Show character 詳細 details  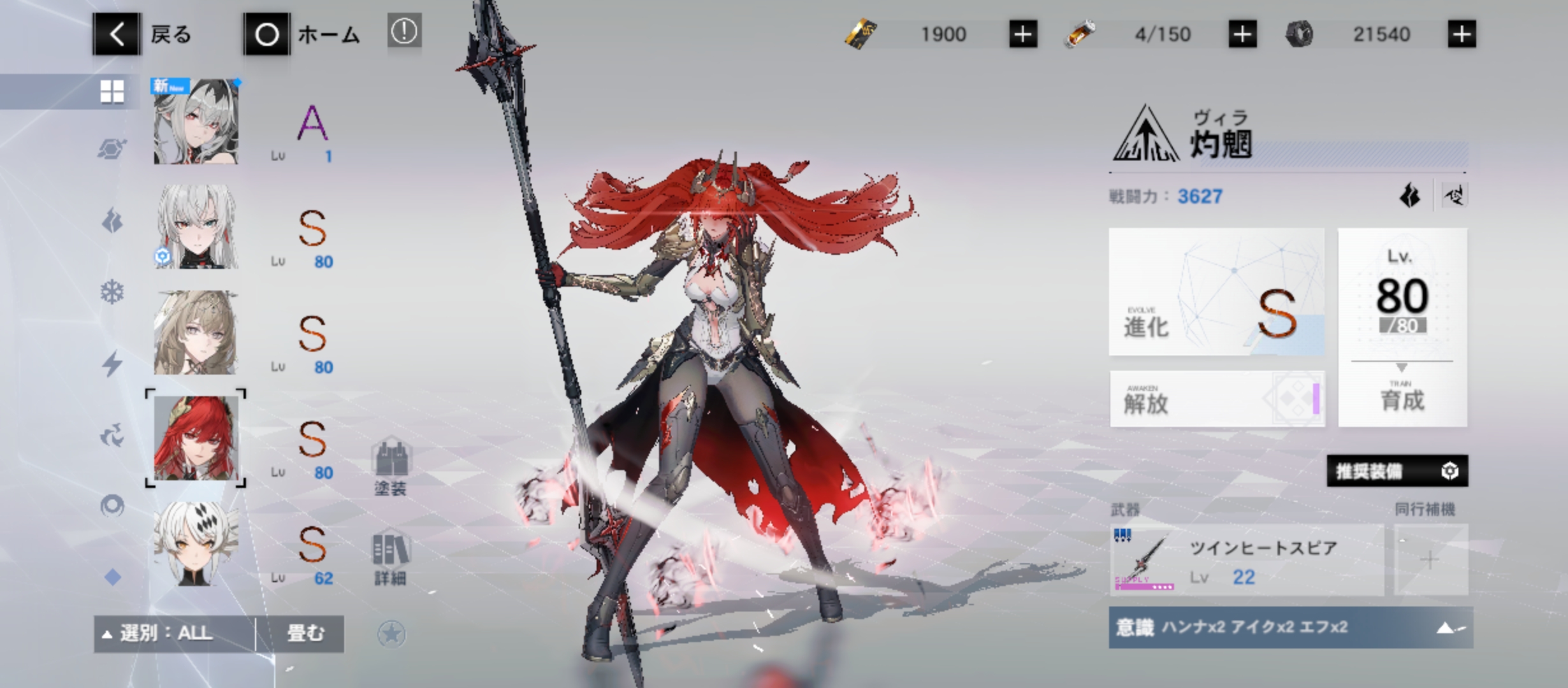pos(390,558)
